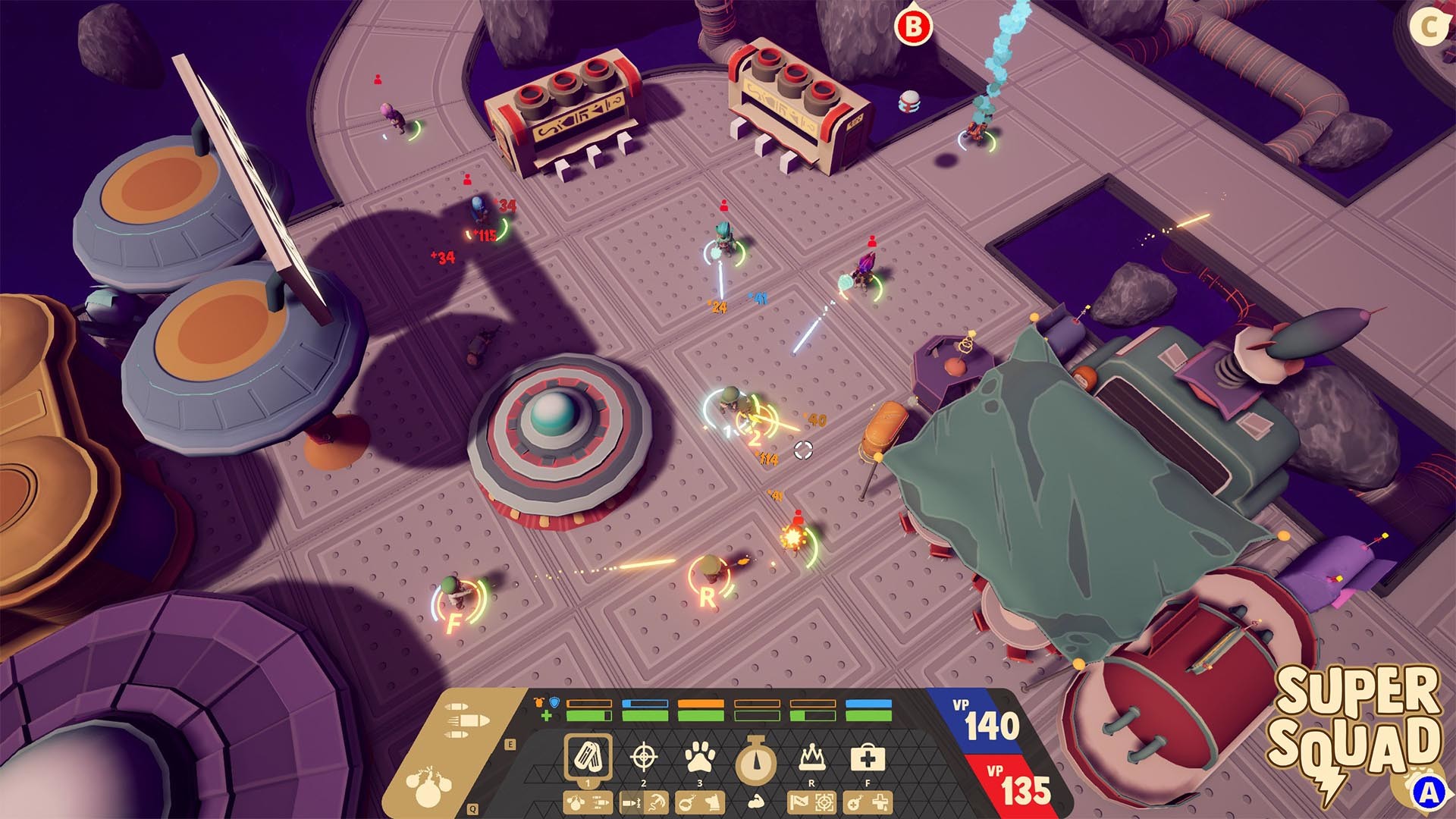Click the flag and target abilities panel
The image size is (1456, 819).
(x=812, y=802)
